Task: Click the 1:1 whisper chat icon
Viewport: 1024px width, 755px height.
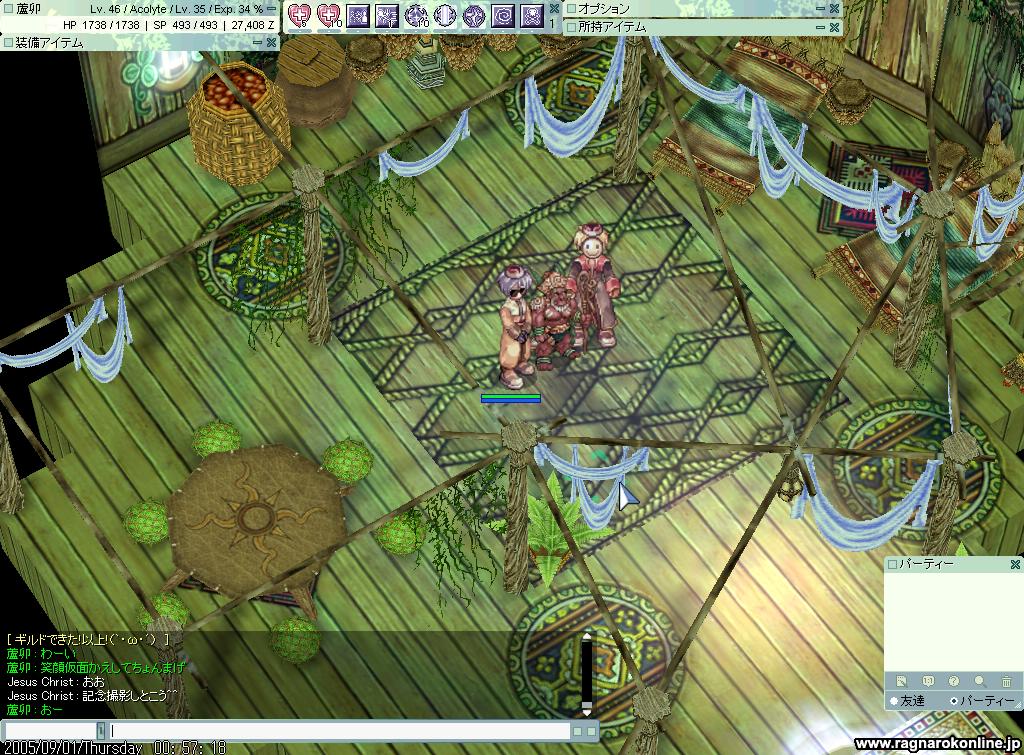Action: pyautogui.click(x=928, y=681)
